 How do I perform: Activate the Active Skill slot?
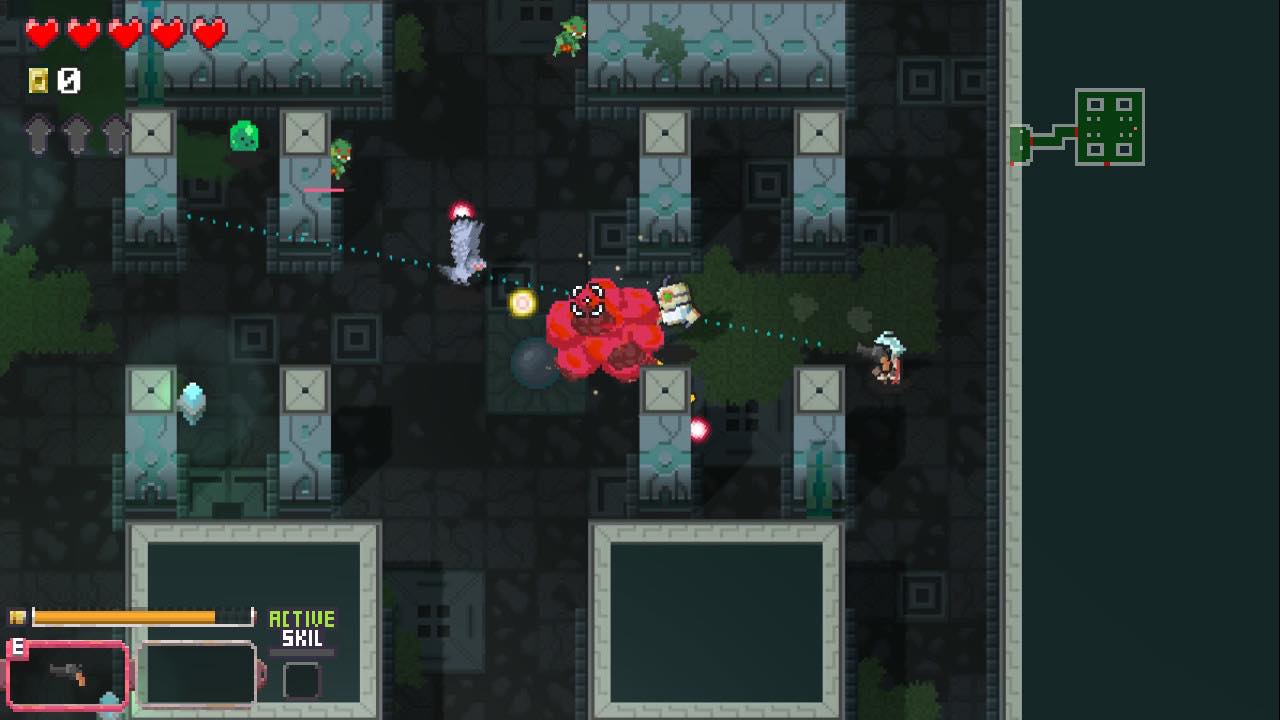pyautogui.click(x=301, y=680)
